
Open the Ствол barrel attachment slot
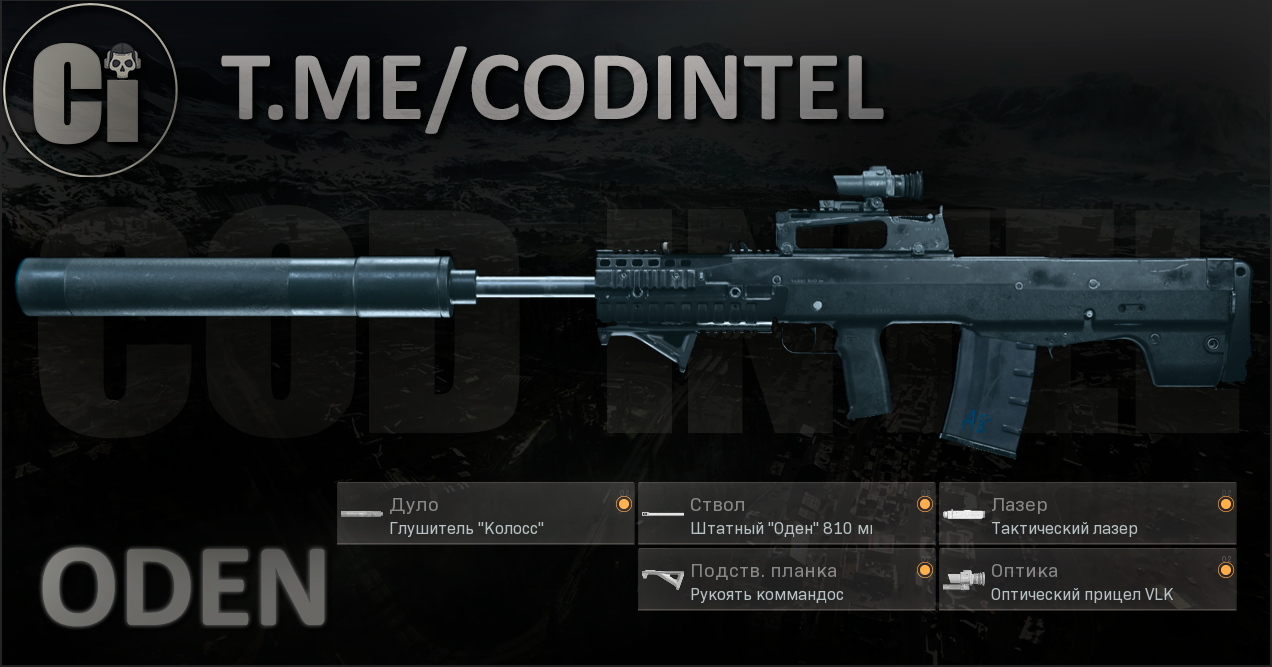coord(786,514)
